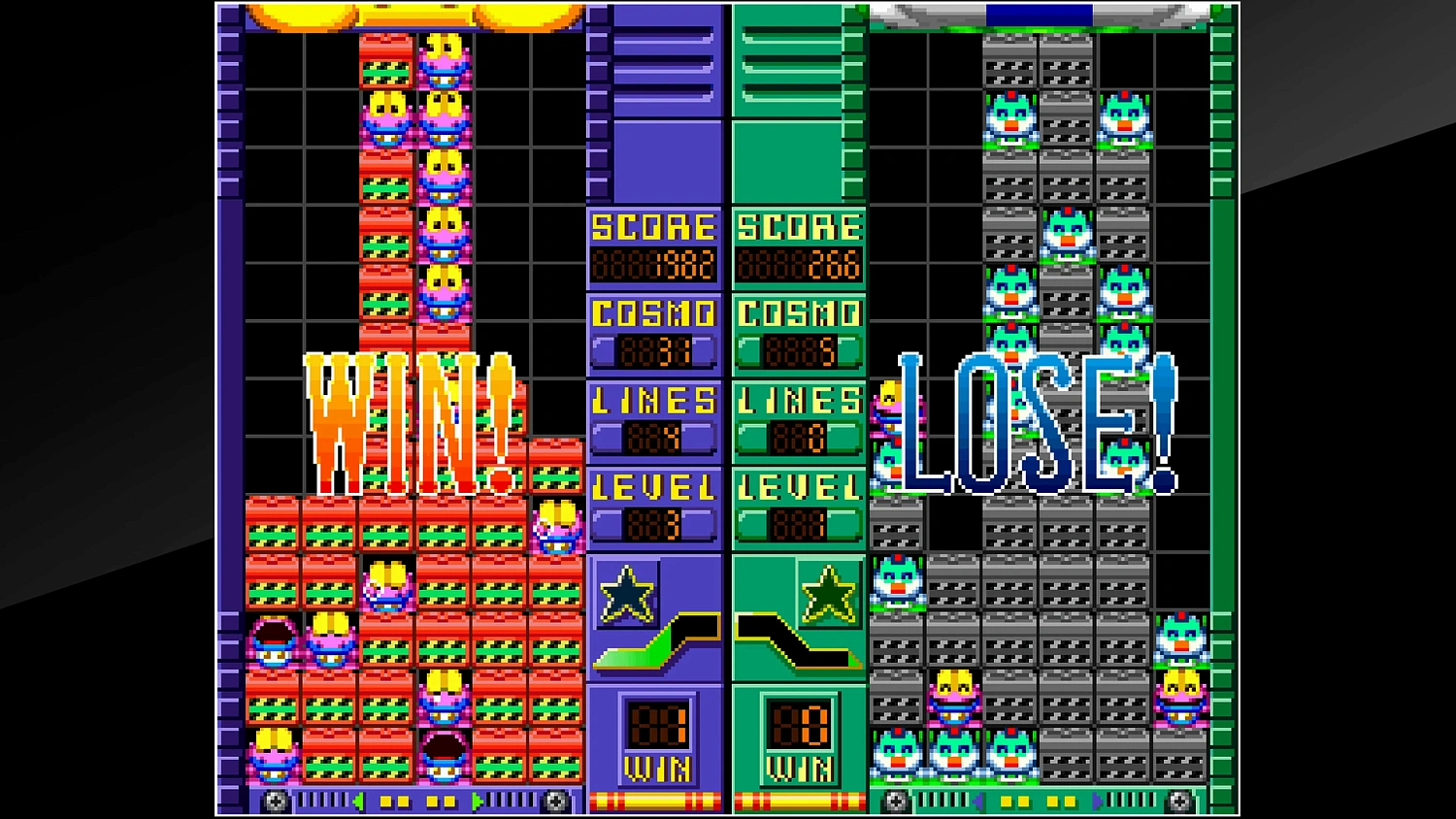Select the yellow smiley block at column top
The height and width of the screenshot is (819, 1456).
[x=445, y=49]
